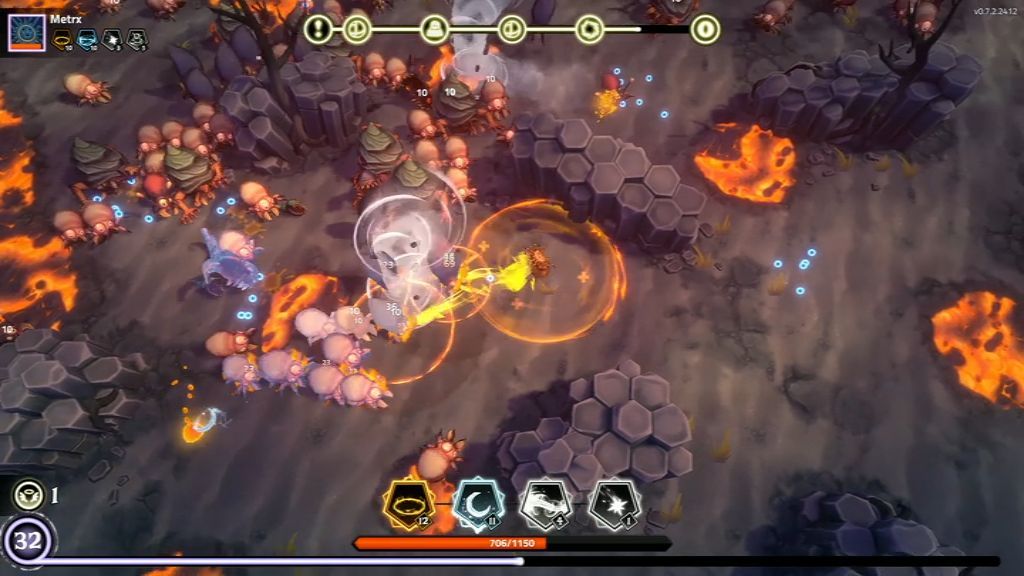This screenshot has height=576, width=1024.
Task: Trigger the starburst ability in the hotbar
Action: click(x=614, y=503)
